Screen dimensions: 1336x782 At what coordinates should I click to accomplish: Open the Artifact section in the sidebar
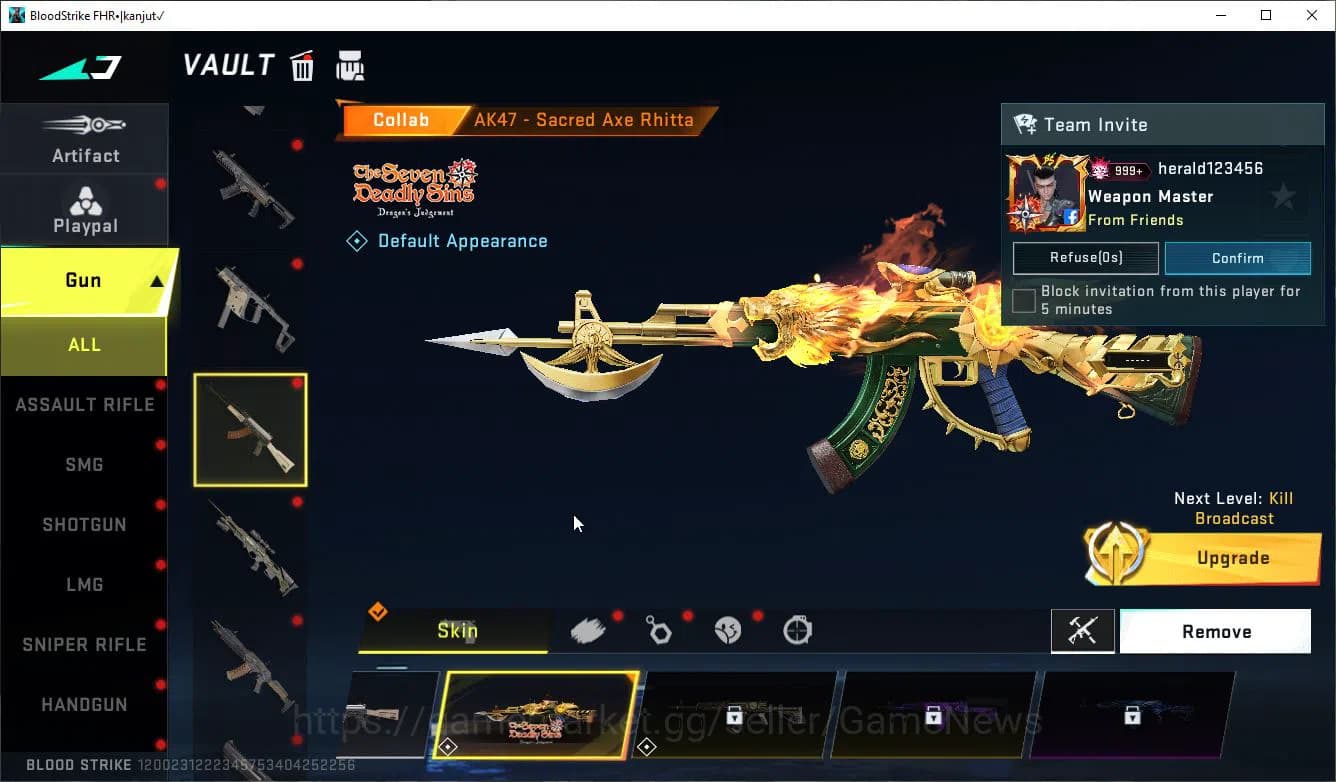point(85,138)
